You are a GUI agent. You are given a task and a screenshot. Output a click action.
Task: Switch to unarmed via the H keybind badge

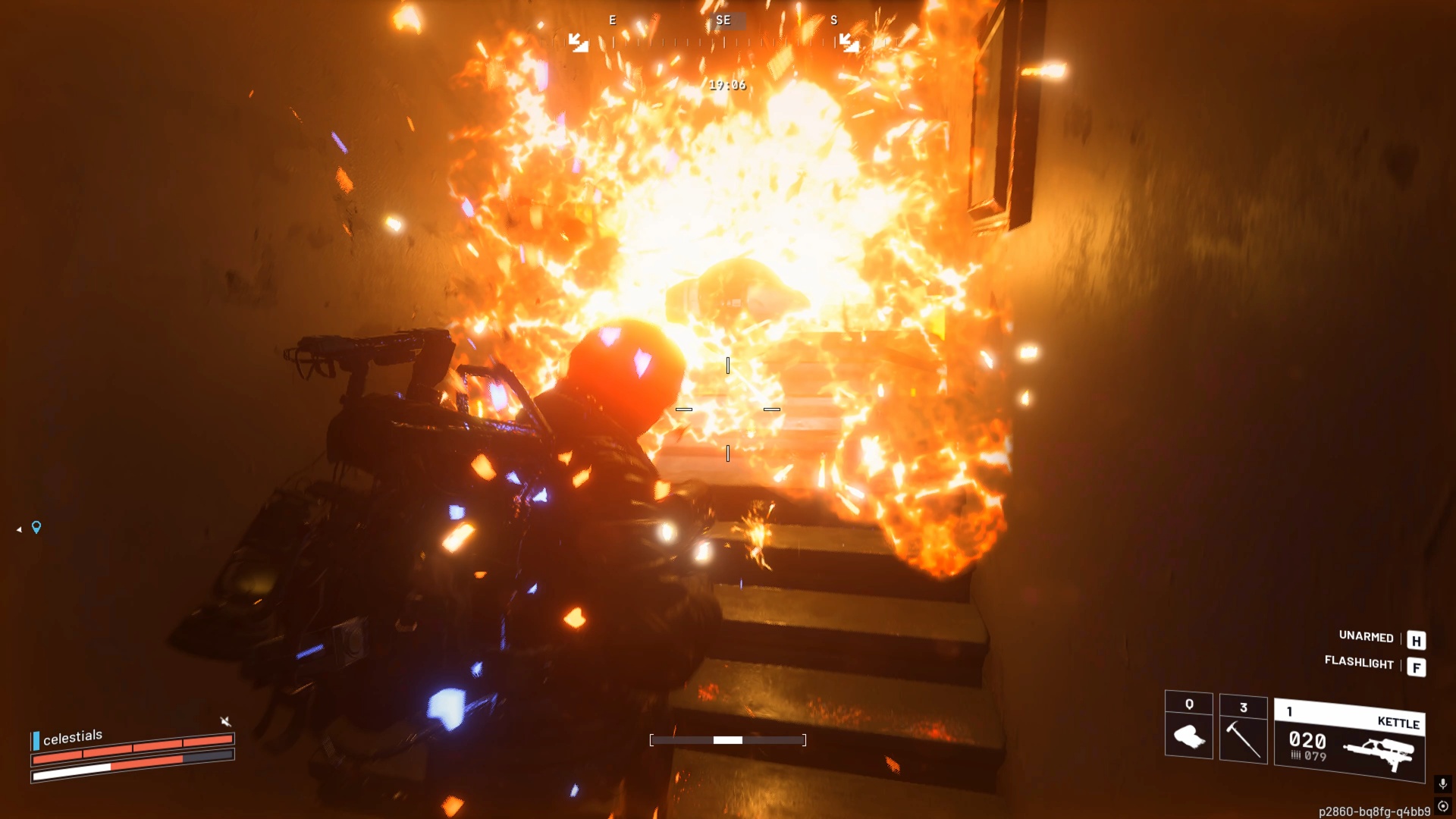coord(1415,639)
